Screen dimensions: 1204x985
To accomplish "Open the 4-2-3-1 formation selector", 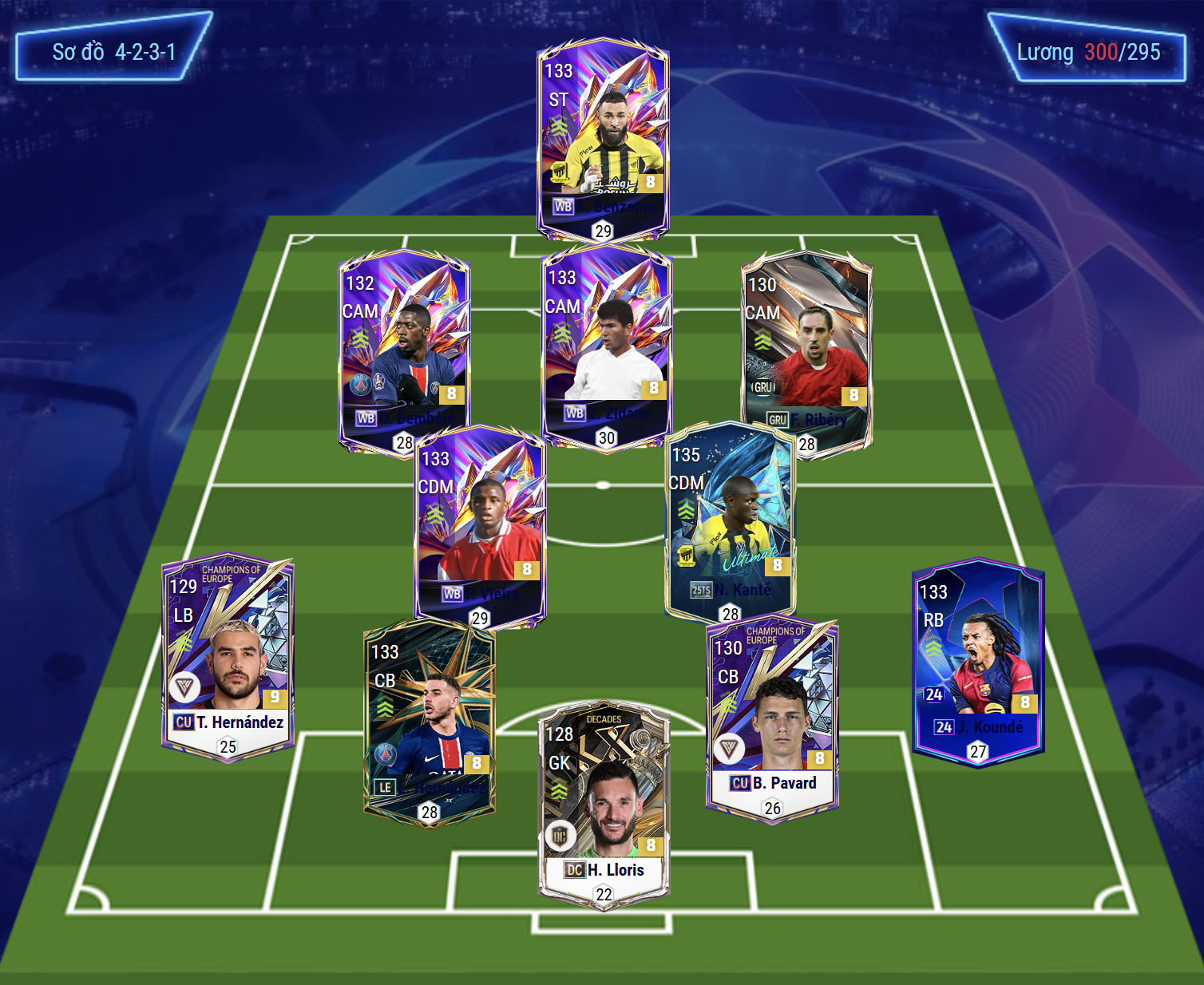I will tap(113, 53).
